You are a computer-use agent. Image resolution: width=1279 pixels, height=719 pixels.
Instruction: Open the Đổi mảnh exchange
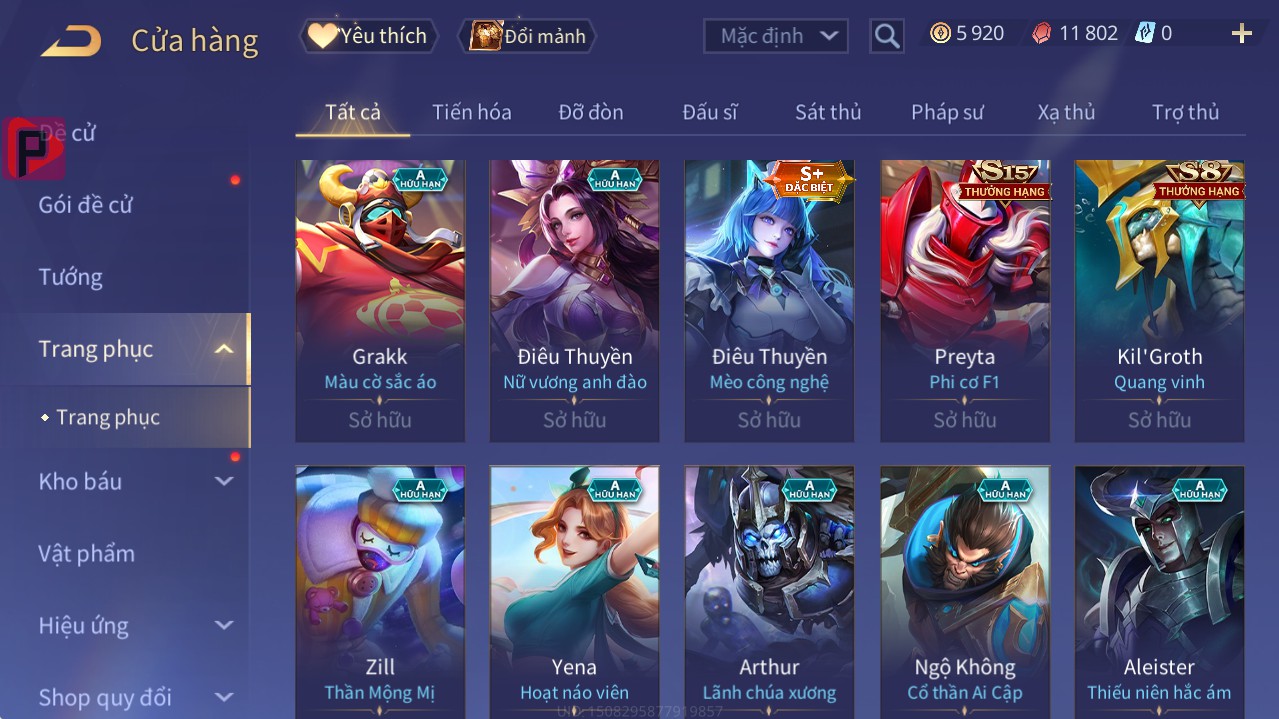pos(528,36)
